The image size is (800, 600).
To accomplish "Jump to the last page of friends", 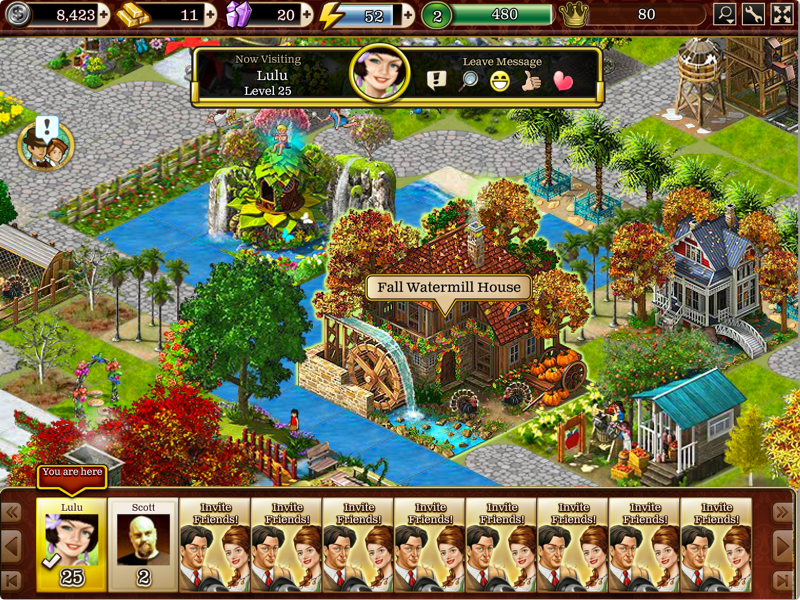I will tap(783, 580).
